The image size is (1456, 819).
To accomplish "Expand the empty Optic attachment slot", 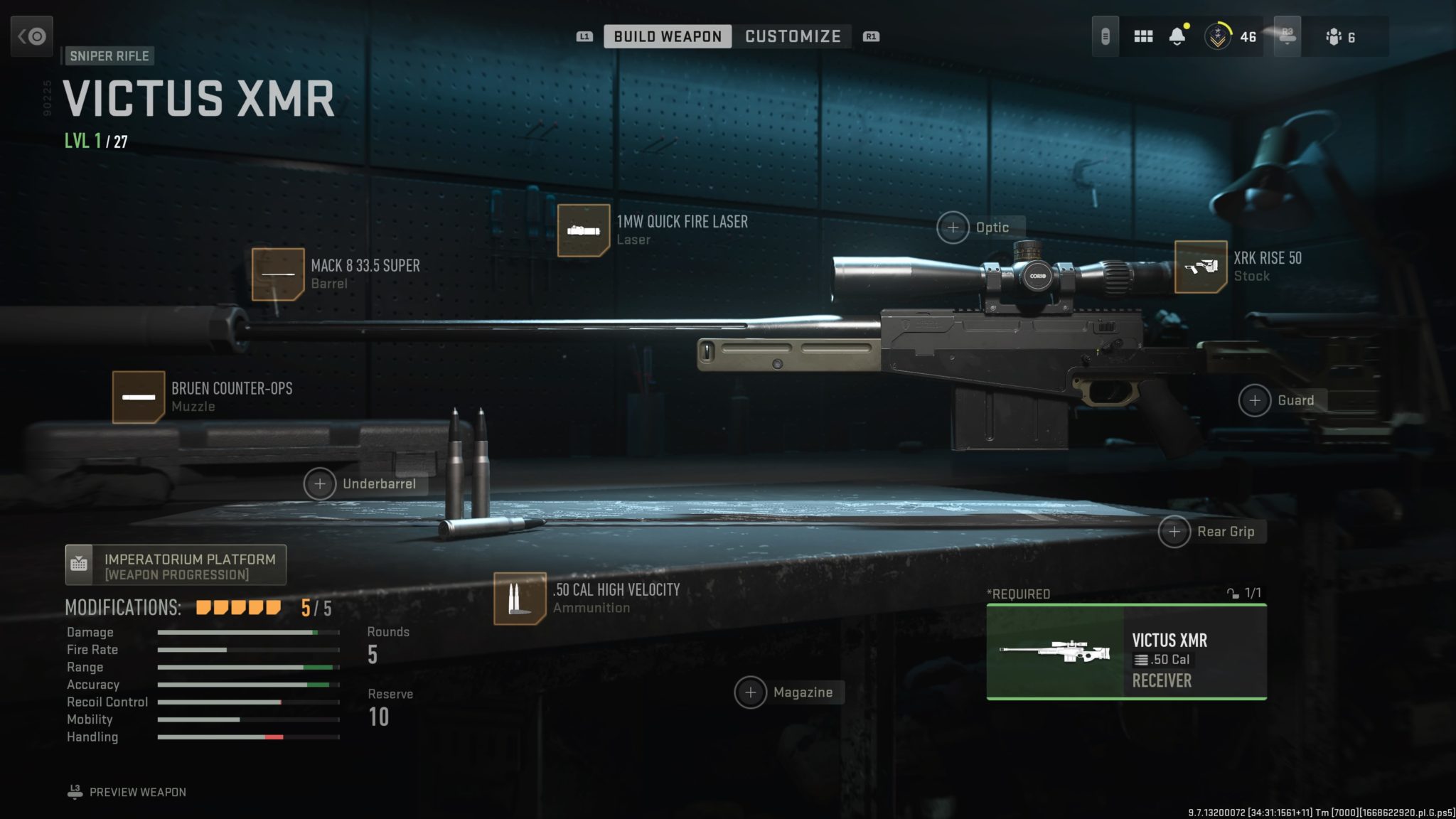I will pos(953,227).
